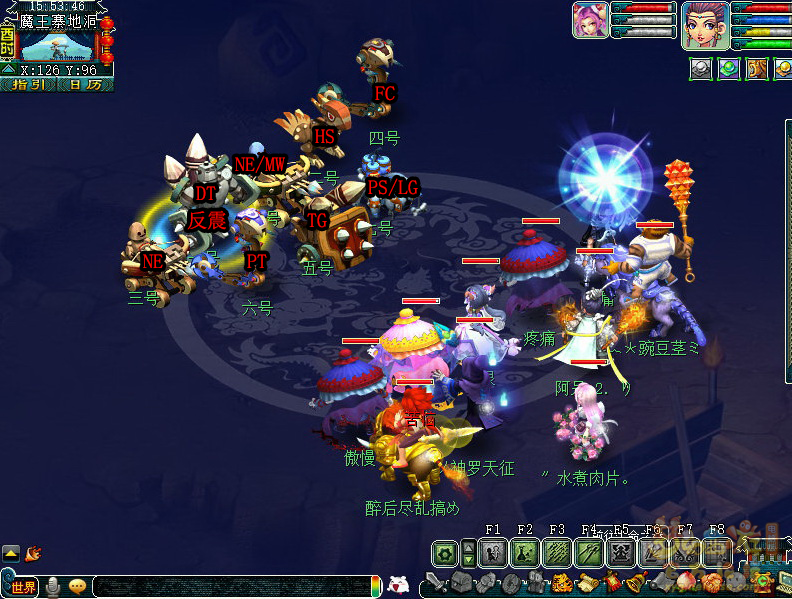
Task: Open the 日历 calendar button
Action: (85, 85)
